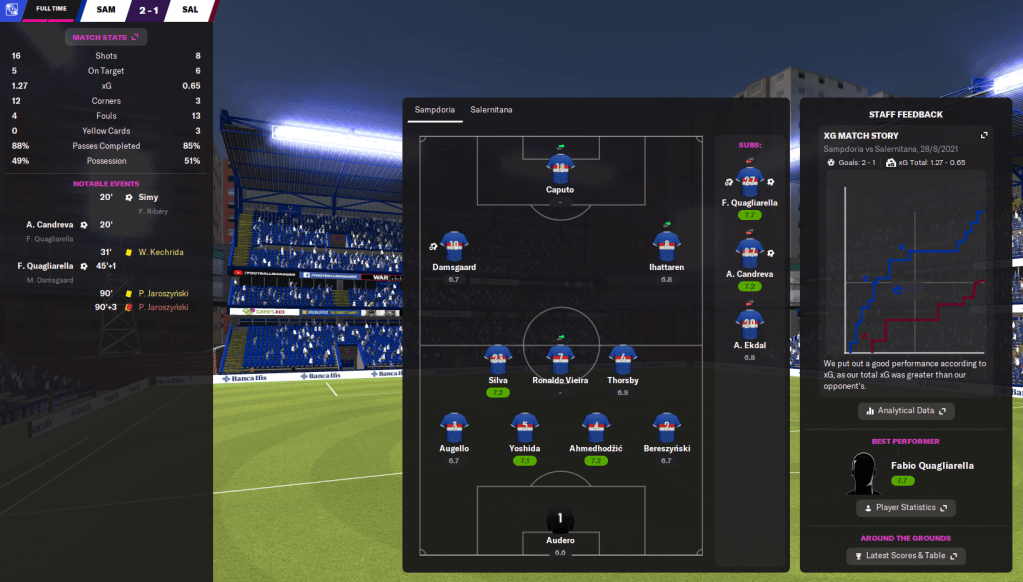Select substitute A. Candreva
This screenshot has width=1023, height=582.
pyautogui.click(x=749, y=250)
